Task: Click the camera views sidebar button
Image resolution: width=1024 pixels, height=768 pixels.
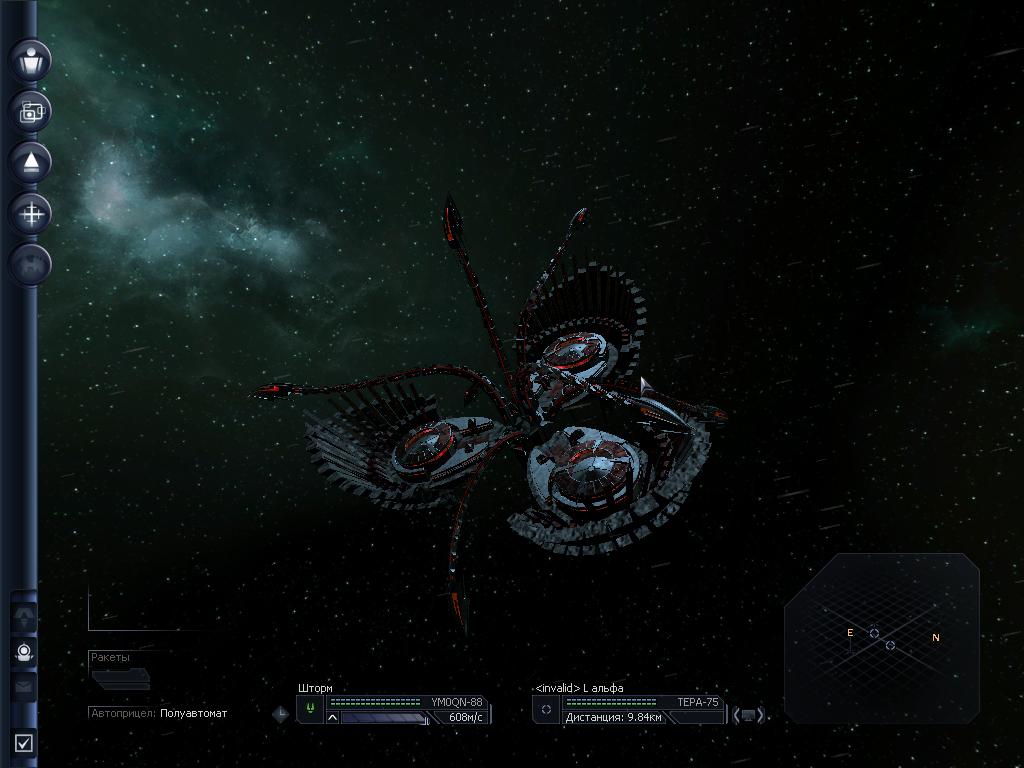Action: pos(31,112)
